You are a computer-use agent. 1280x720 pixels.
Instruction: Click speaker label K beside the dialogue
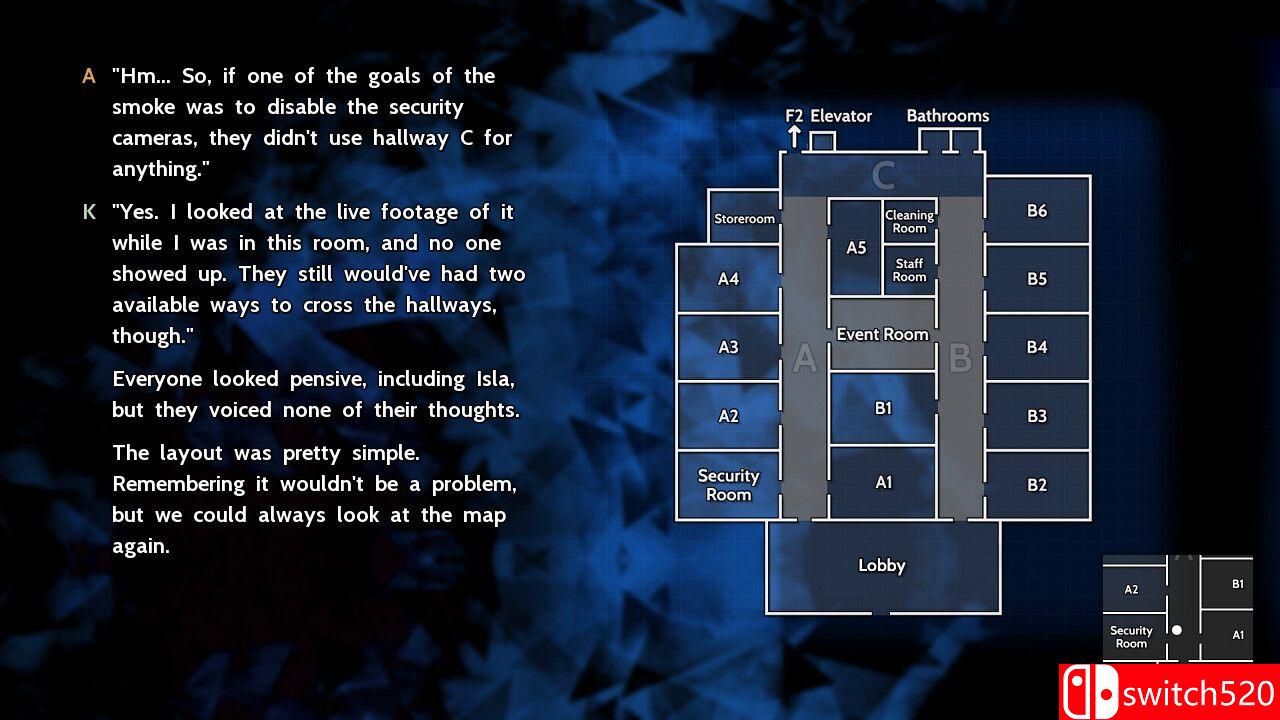point(86,211)
